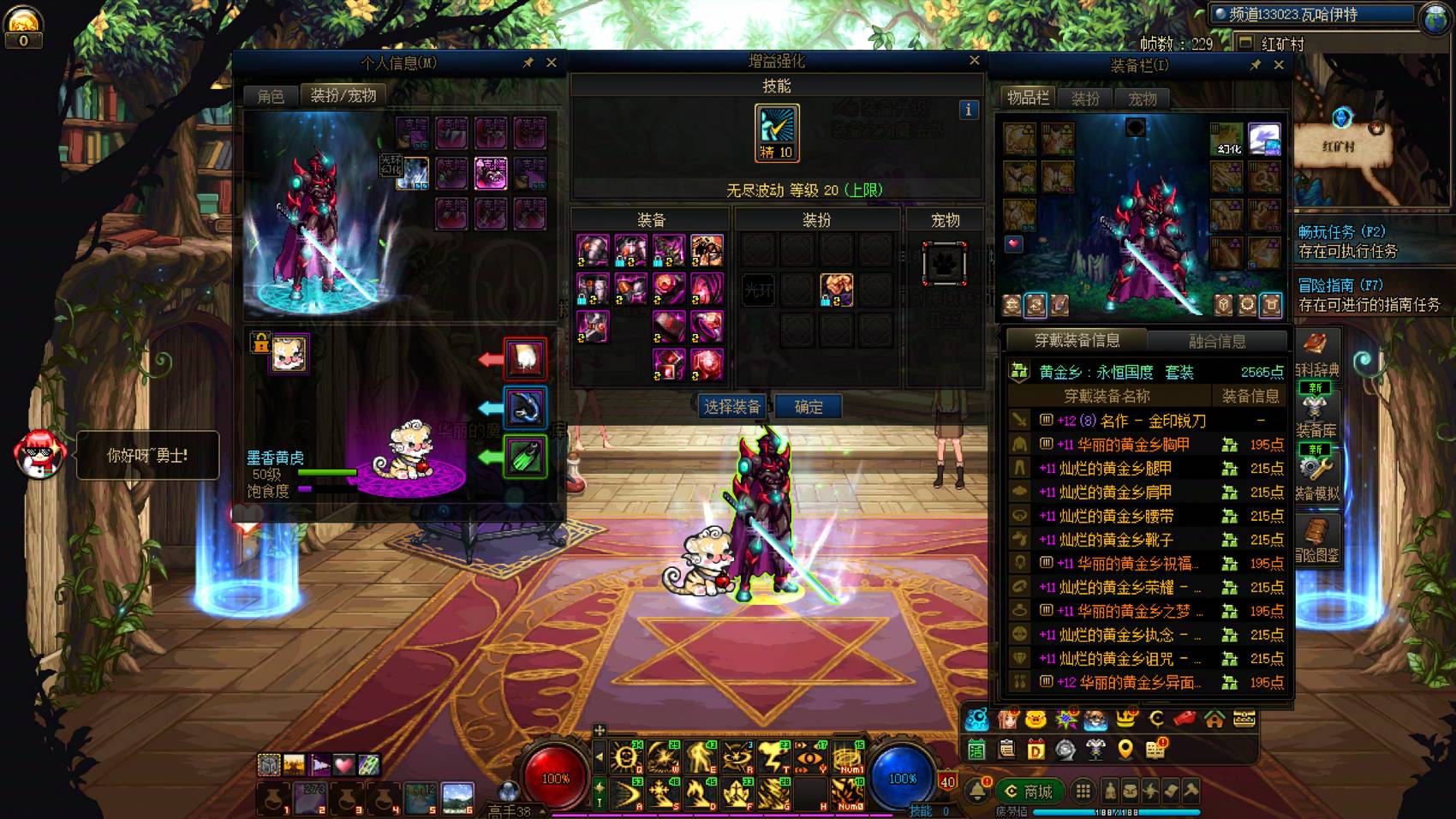The image size is (1456, 819).
Task: Open 畅玩任务 quest tracker entry
Action: (x=1341, y=232)
